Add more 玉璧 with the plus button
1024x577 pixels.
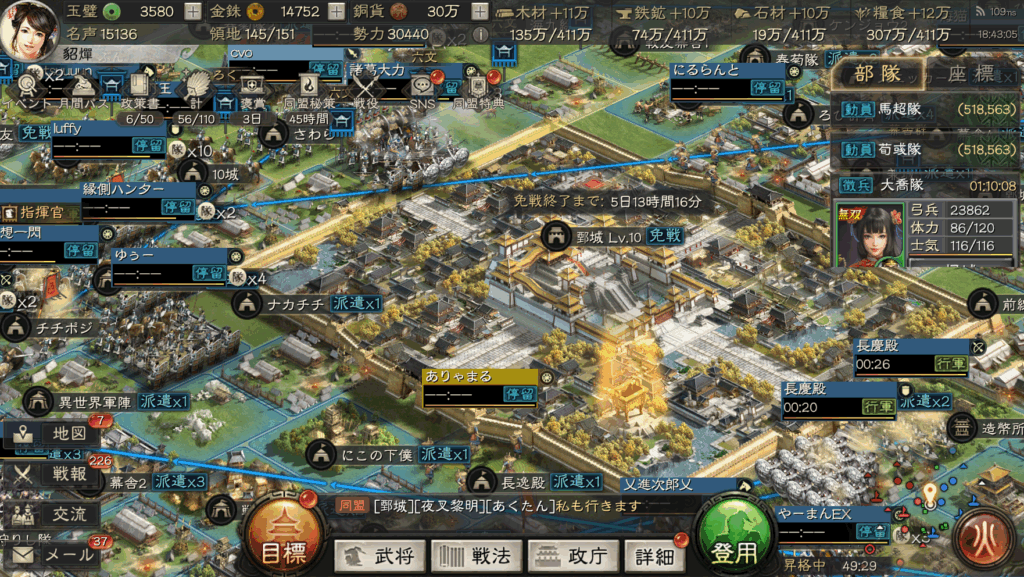click(x=193, y=12)
